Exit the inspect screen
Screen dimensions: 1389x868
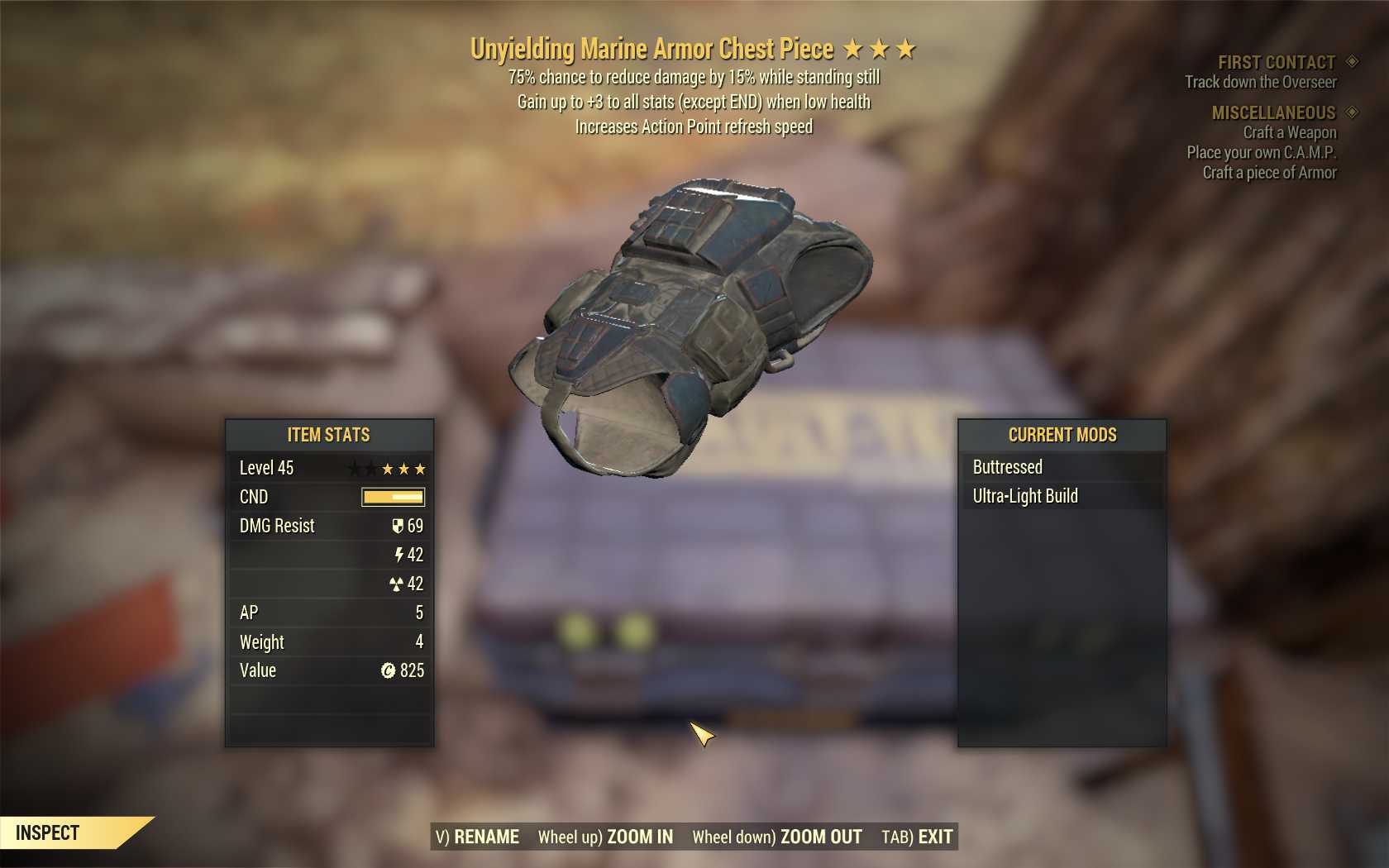tap(917, 837)
